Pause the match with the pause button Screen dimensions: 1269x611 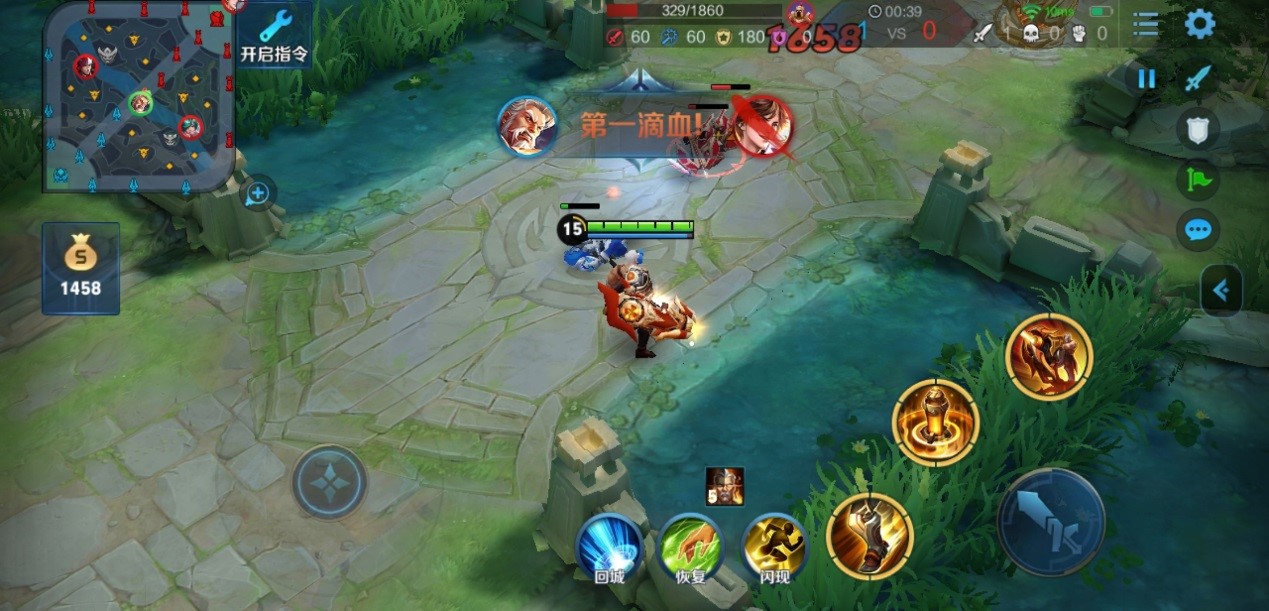[1146, 79]
